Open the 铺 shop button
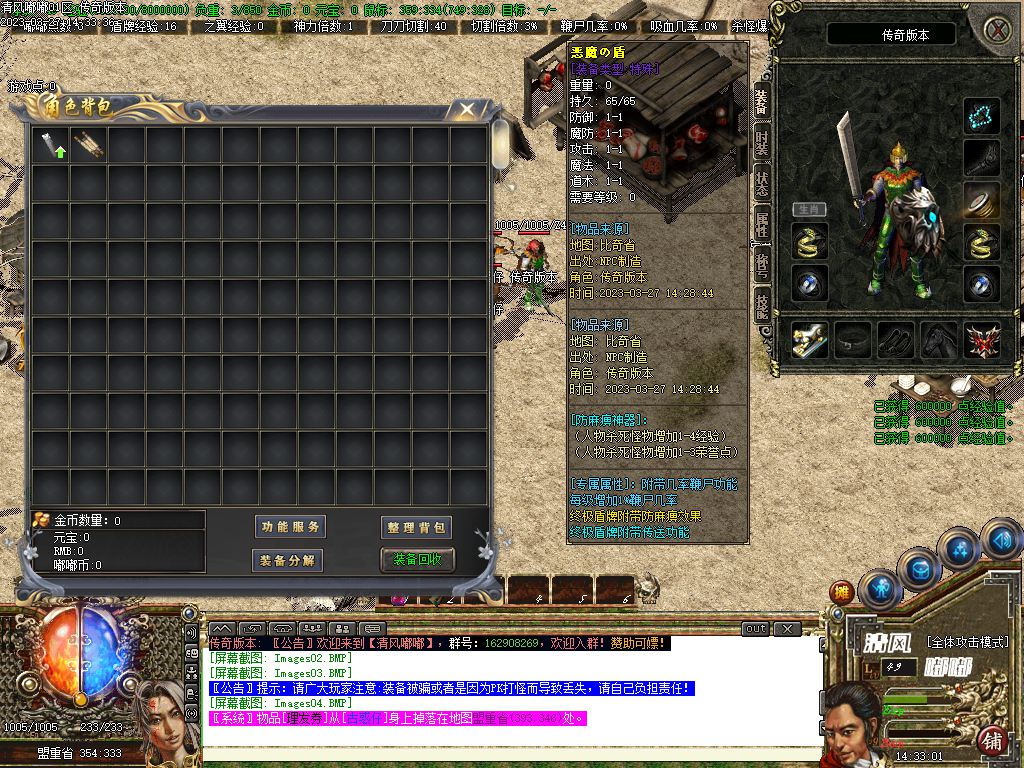The height and width of the screenshot is (768, 1024). pyautogui.click(x=993, y=740)
